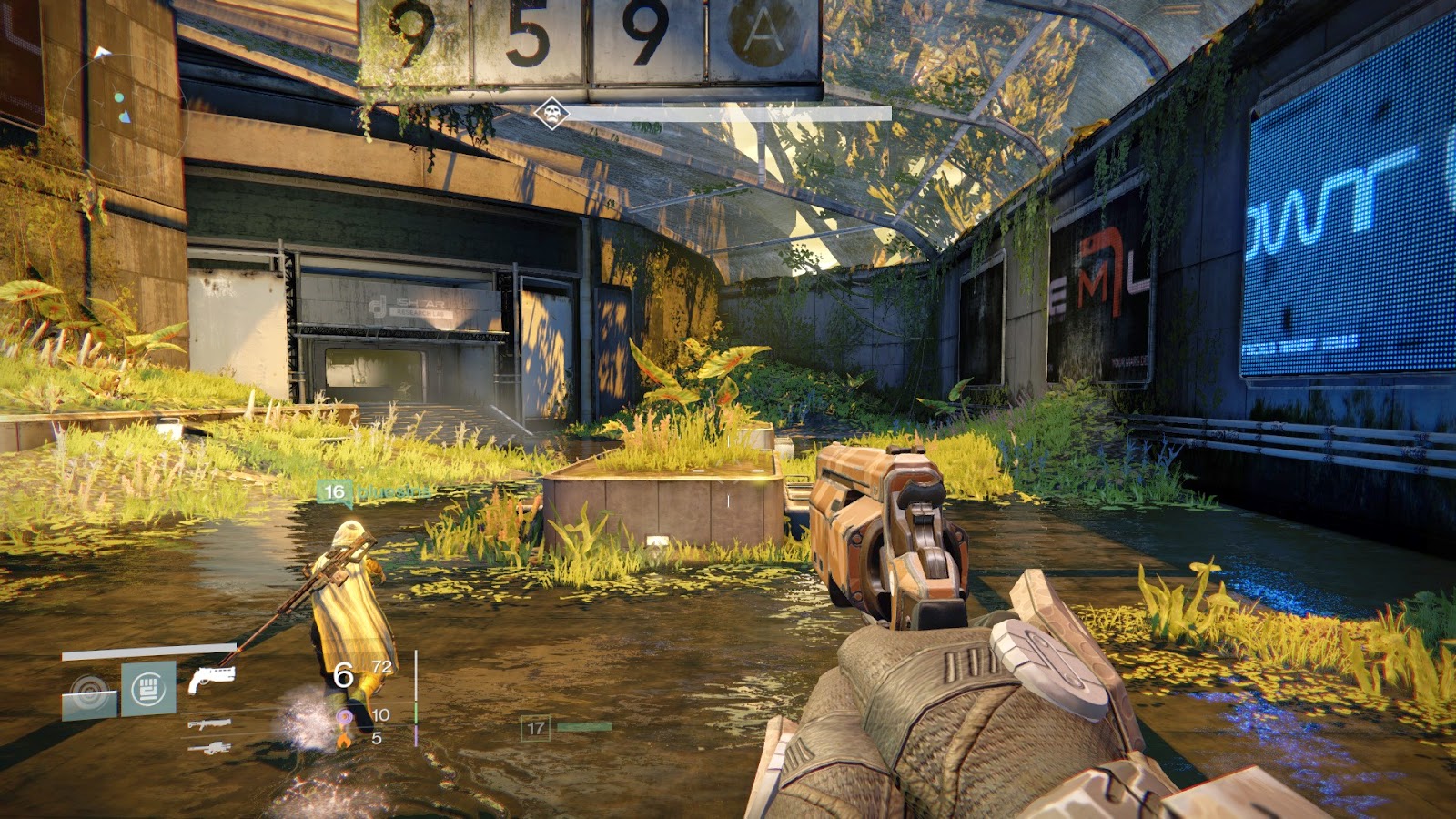Screen dimensions: 1456x819
Task: Select the level 17 fireteam marker
Action: [536, 728]
